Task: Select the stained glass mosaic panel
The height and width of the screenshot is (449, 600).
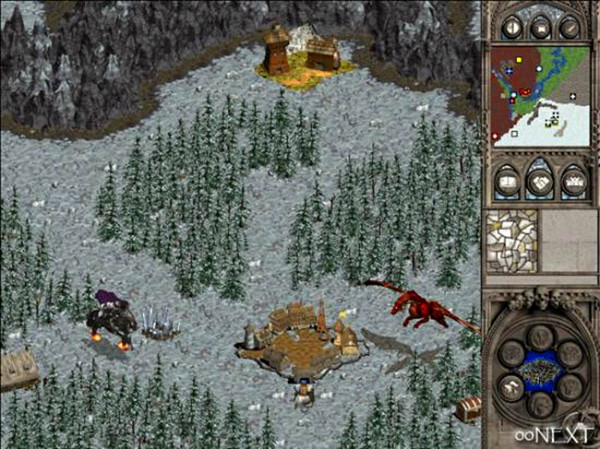Action: coord(510,241)
